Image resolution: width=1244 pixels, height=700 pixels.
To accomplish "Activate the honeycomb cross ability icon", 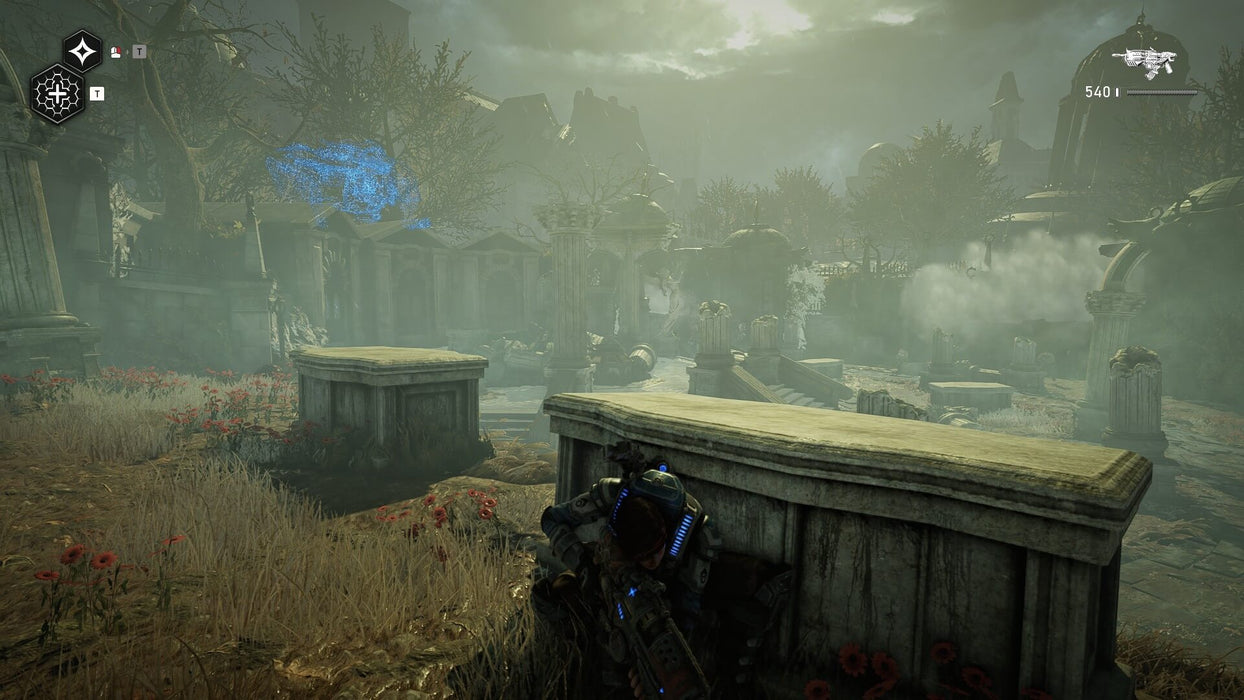I will (x=57, y=94).
